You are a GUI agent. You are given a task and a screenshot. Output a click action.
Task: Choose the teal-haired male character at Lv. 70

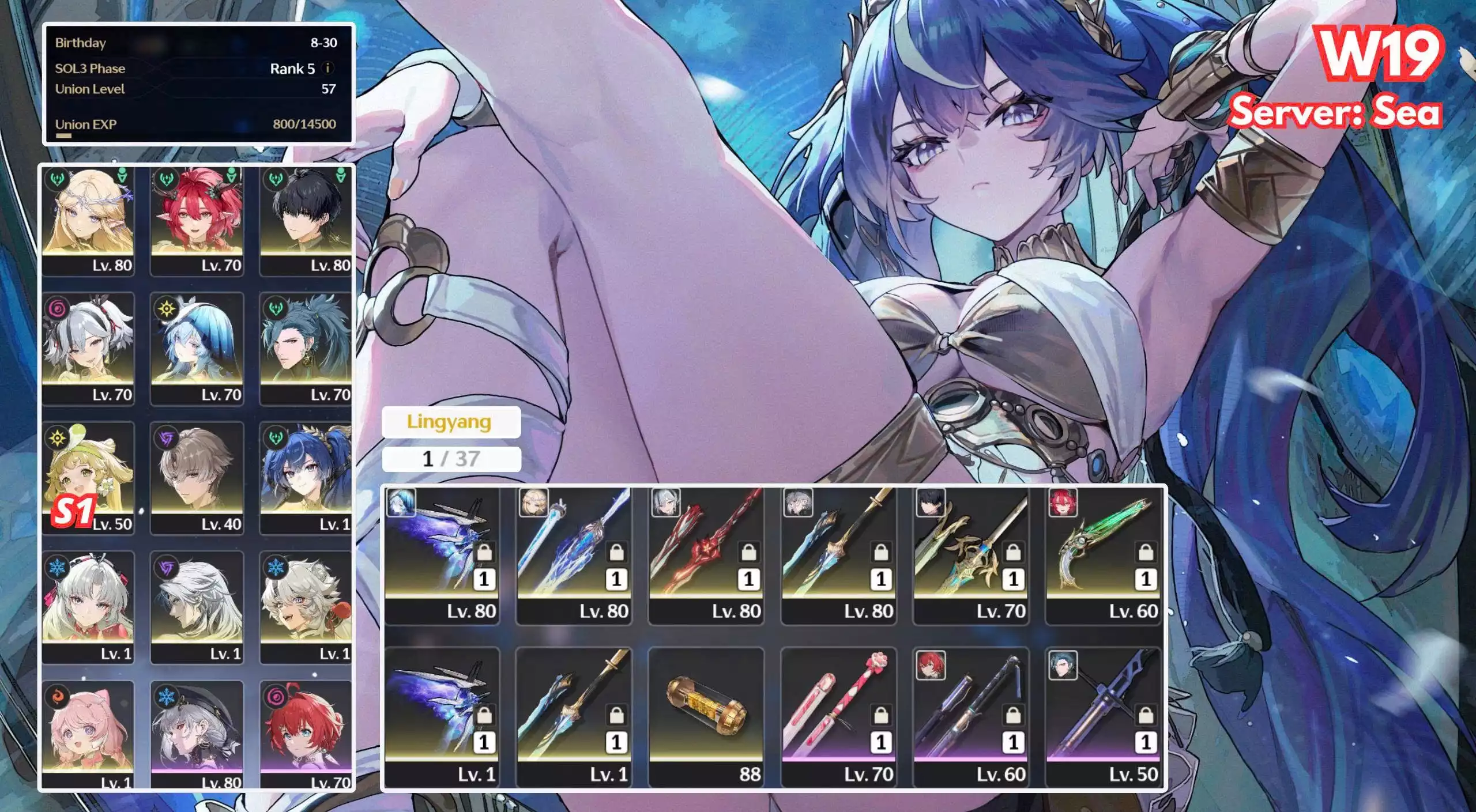tap(306, 348)
